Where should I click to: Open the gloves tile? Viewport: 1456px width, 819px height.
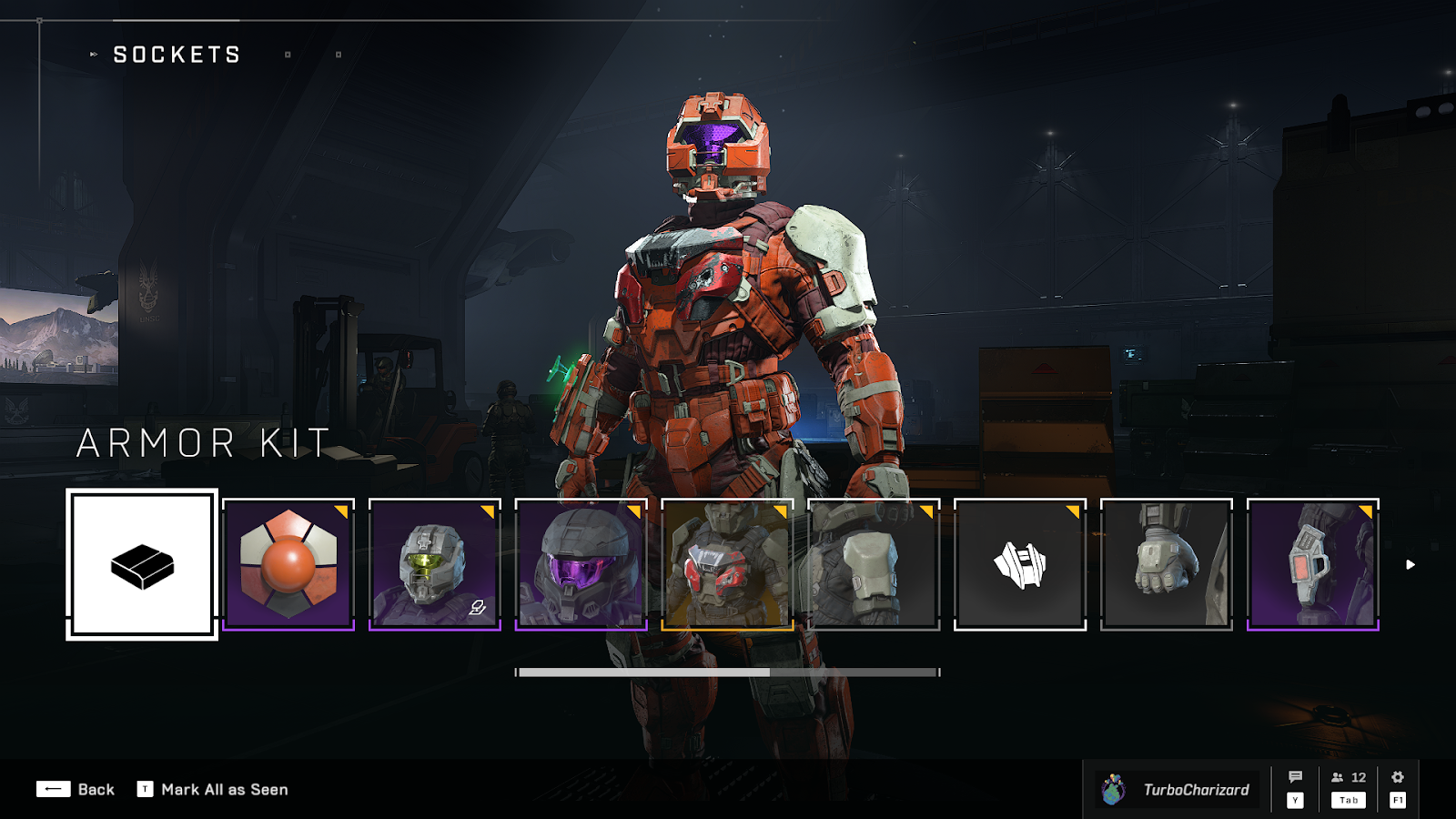tap(1167, 564)
